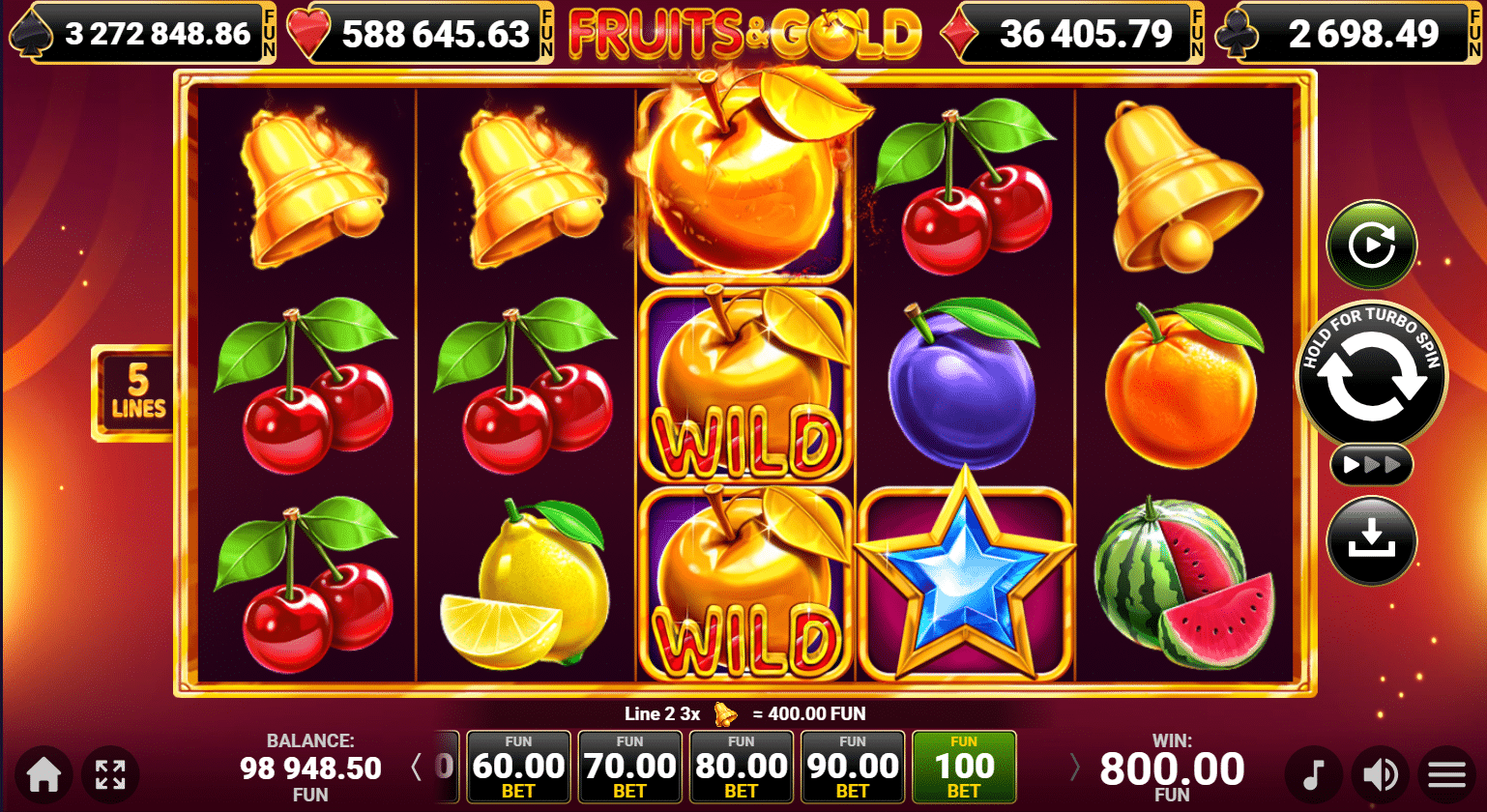Return home via the house icon
The image size is (1487, 812).
(x=42, y=773)
